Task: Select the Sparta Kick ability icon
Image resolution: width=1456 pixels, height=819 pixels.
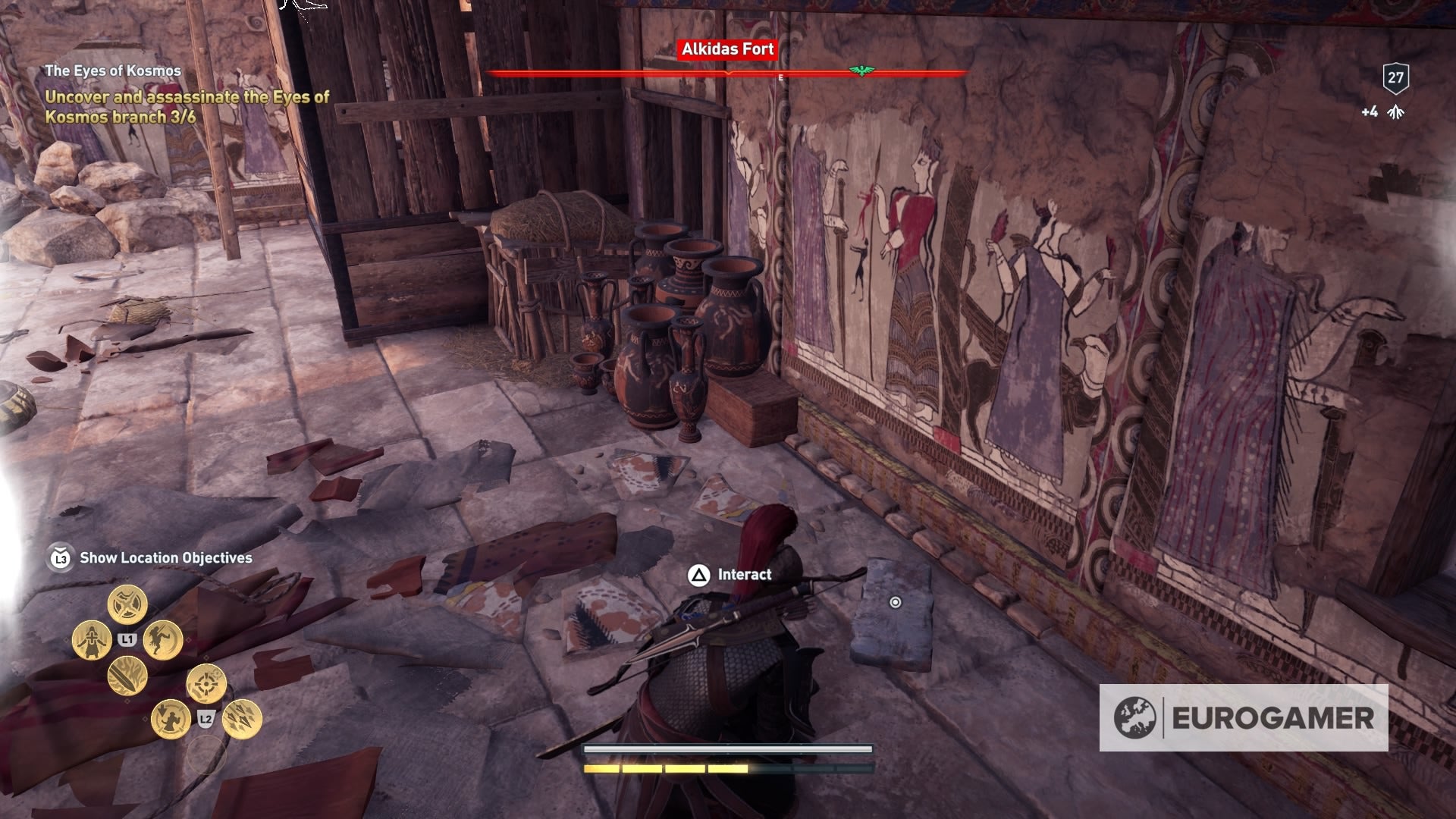Action: (163, 641)
